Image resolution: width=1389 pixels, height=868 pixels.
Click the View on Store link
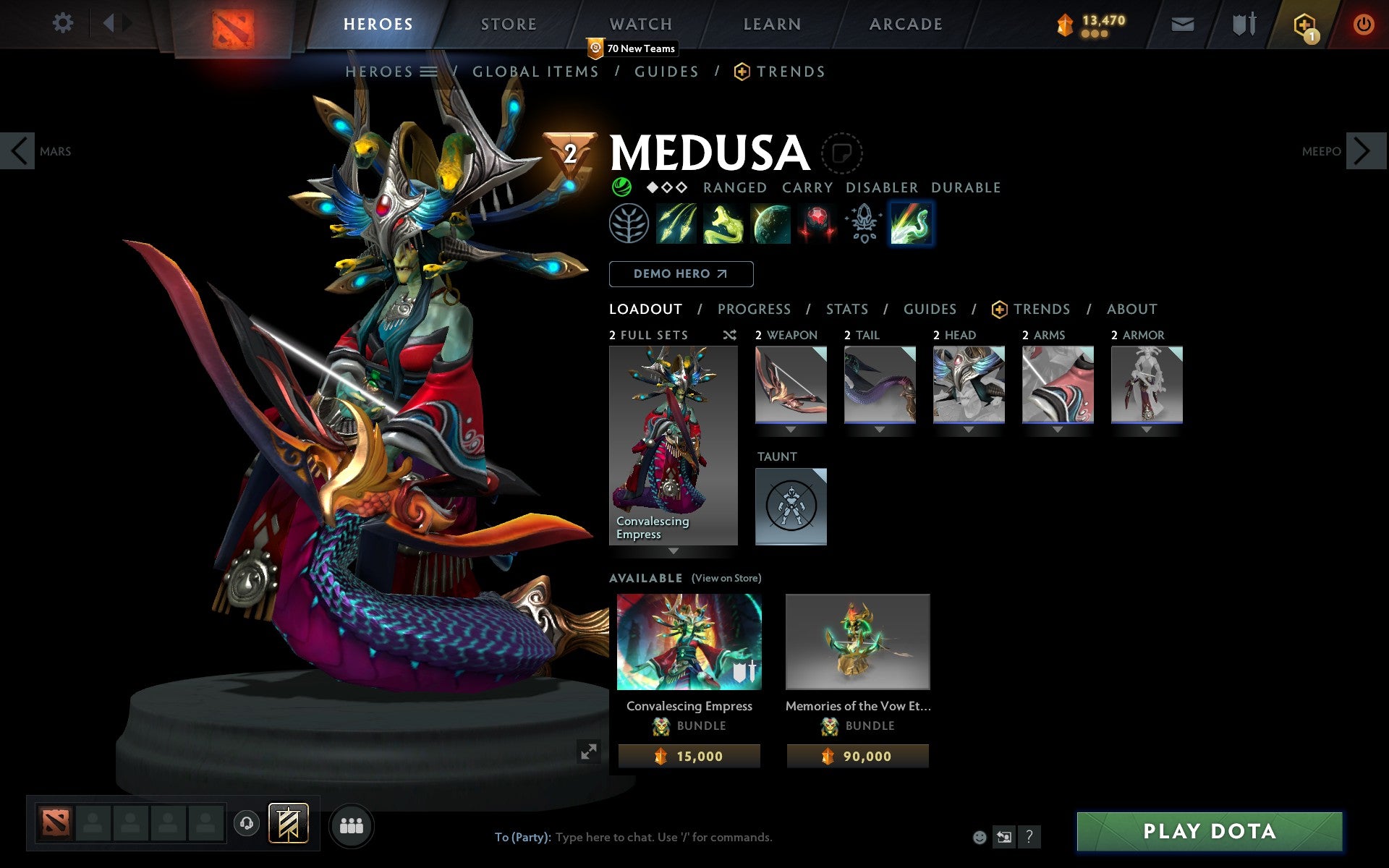point(726,578)
